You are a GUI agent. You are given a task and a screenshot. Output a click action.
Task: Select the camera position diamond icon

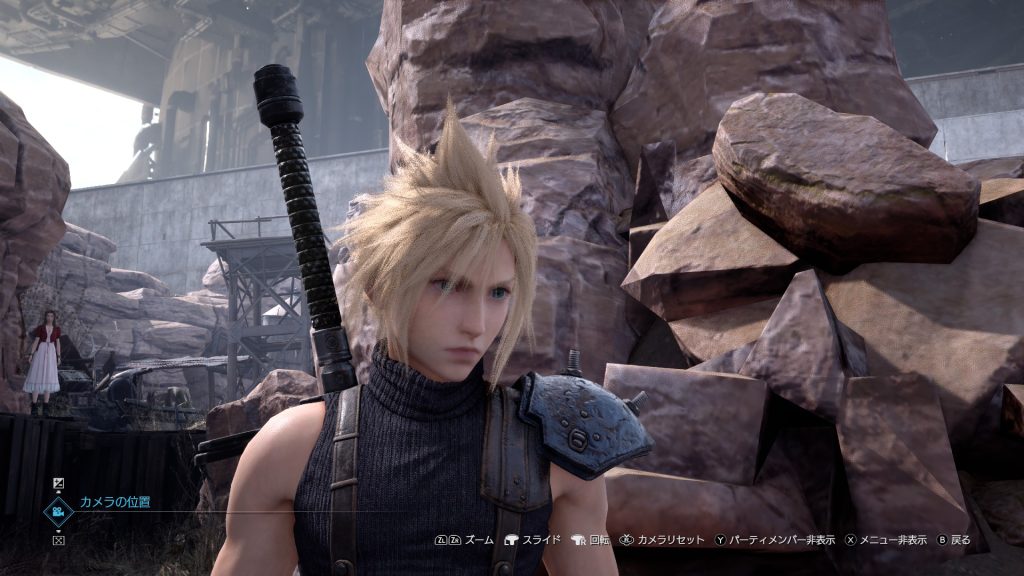click(x=58, y=511)
